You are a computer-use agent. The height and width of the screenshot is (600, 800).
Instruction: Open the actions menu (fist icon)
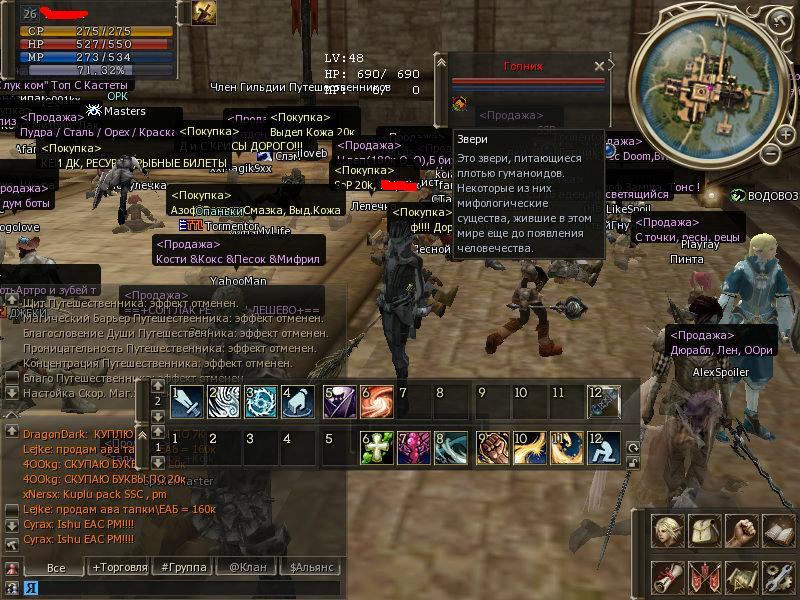click(740, 531)
